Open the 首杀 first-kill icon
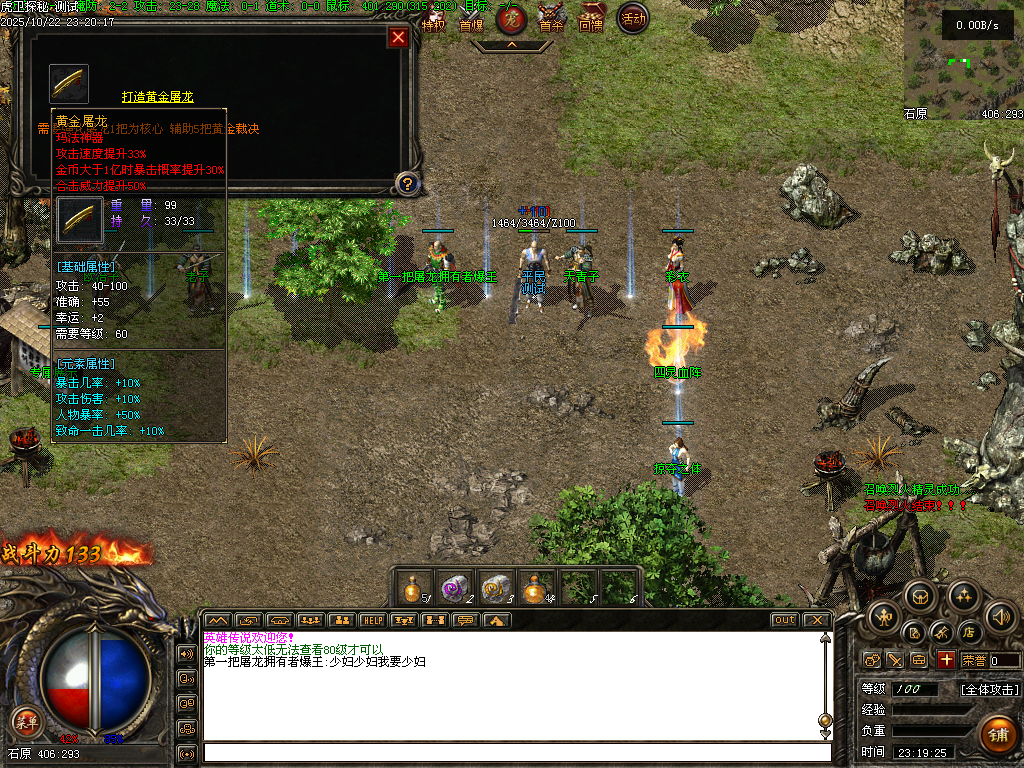The image size is (1024, 768). click(x=551, y=18)
